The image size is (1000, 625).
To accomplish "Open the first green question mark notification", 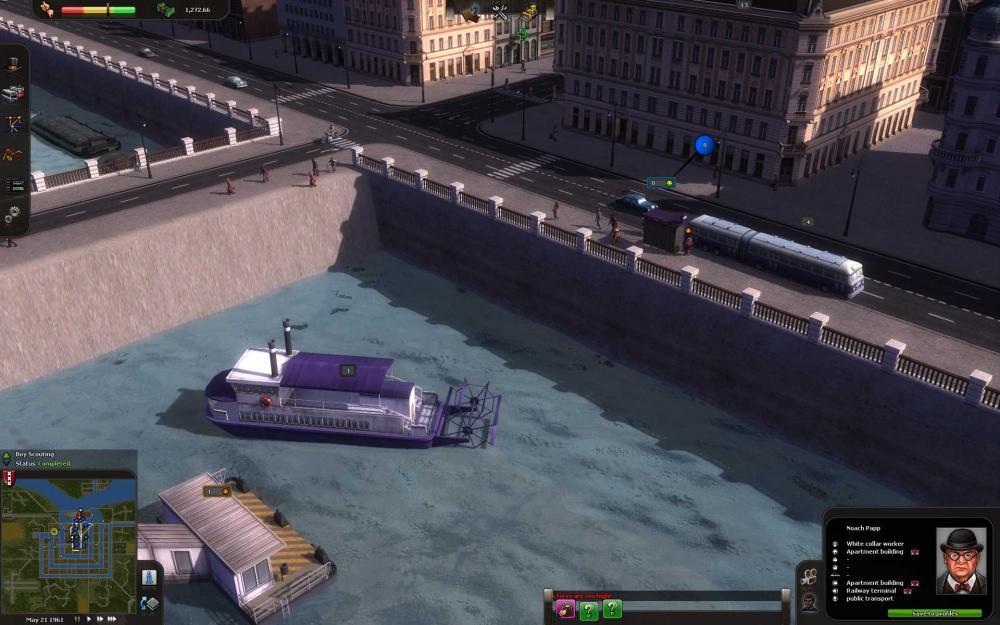I will (x=589, y=609).
